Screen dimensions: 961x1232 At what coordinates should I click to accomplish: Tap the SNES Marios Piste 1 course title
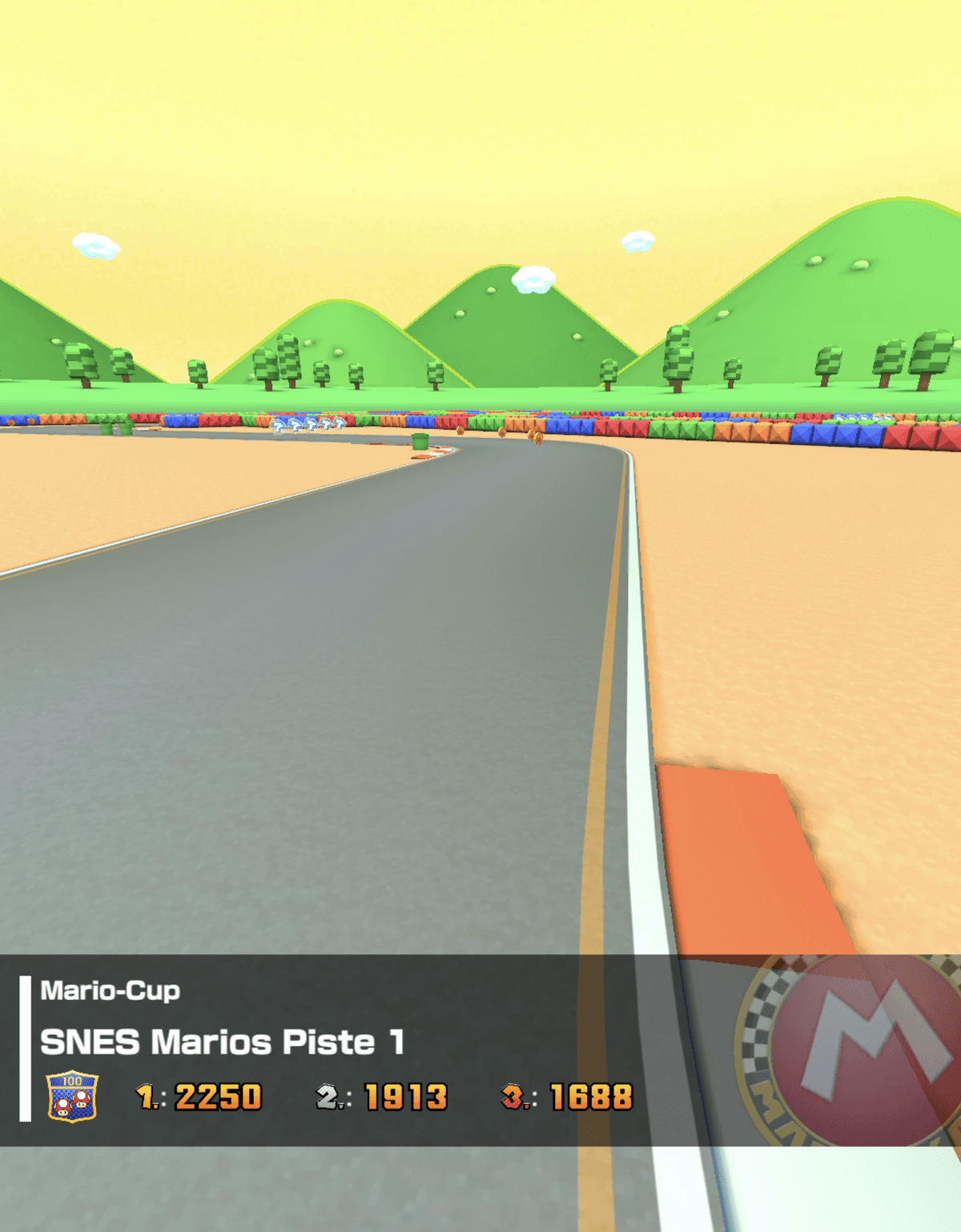click(222, 1042)
